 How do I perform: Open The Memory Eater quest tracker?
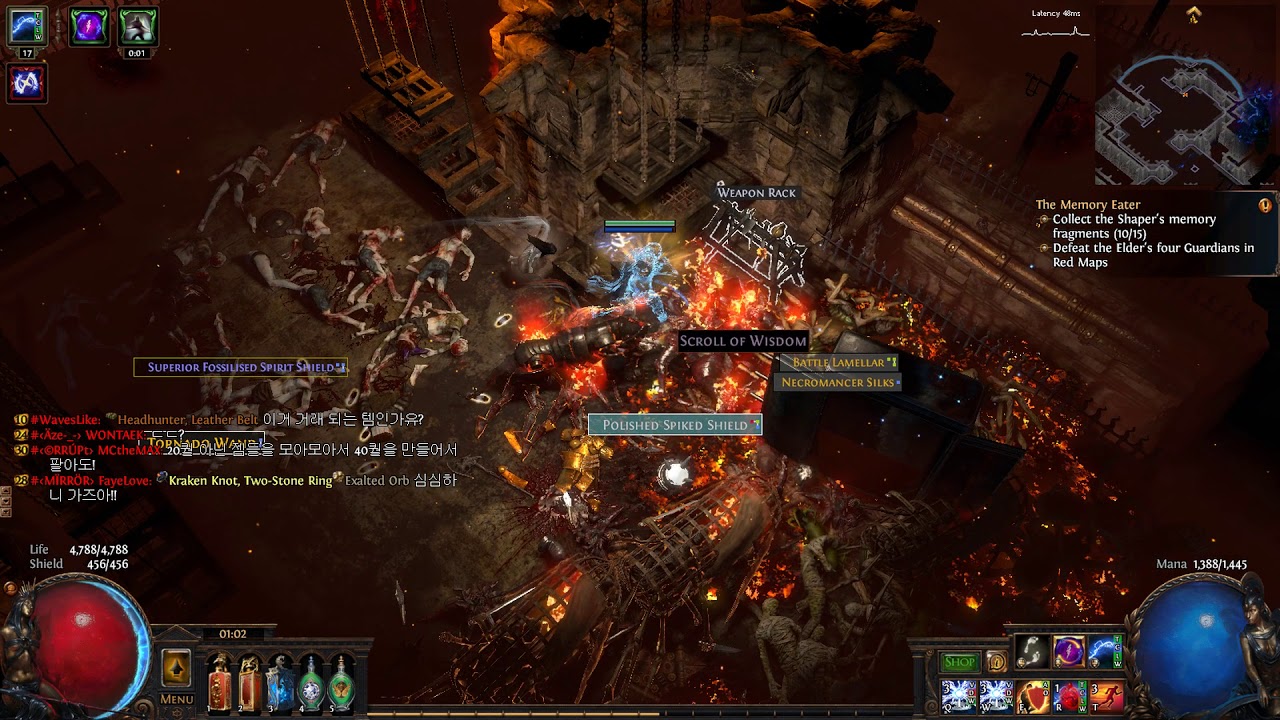coord(1088,205)
